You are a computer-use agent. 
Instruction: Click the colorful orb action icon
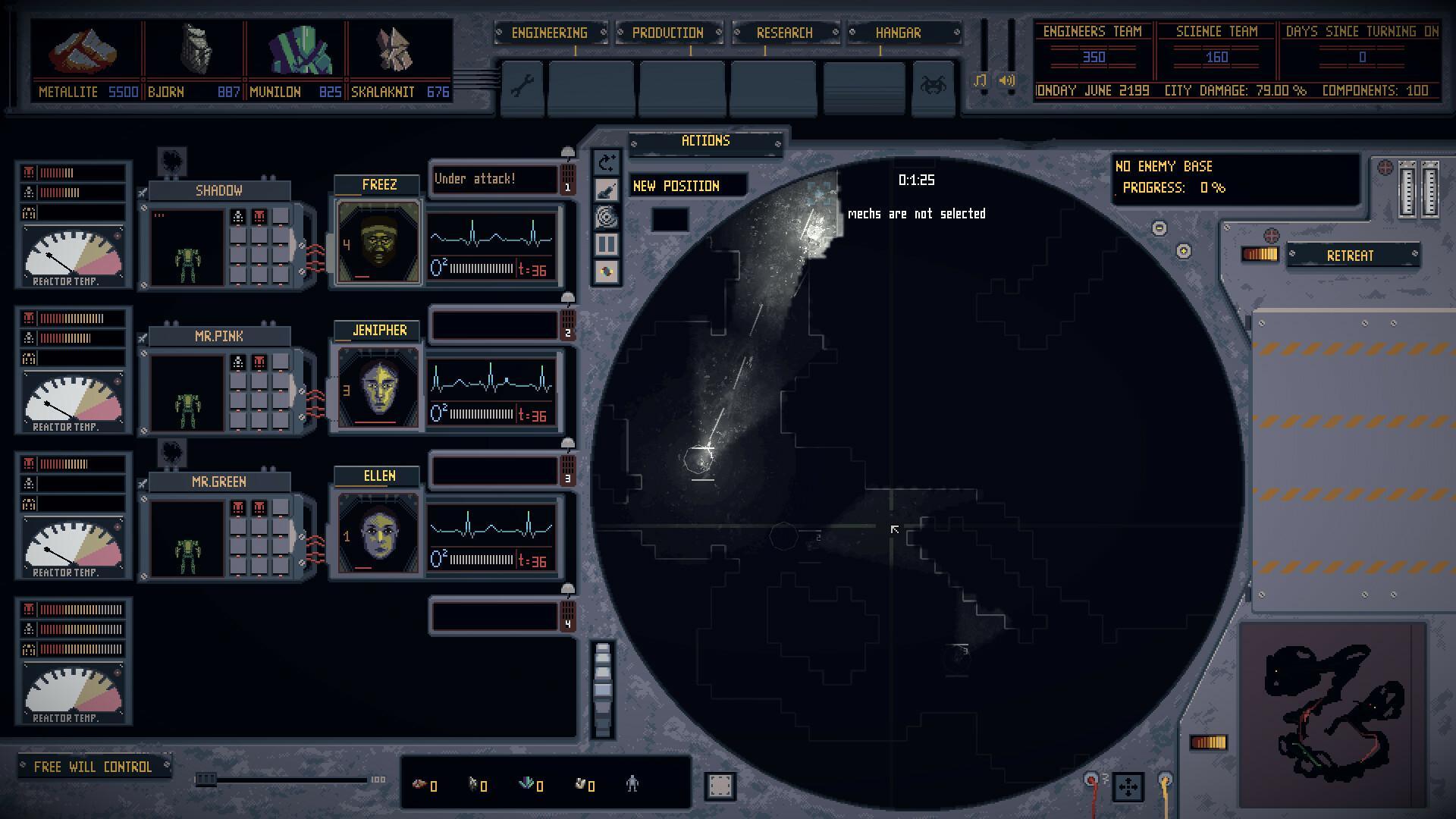(605, 273)
